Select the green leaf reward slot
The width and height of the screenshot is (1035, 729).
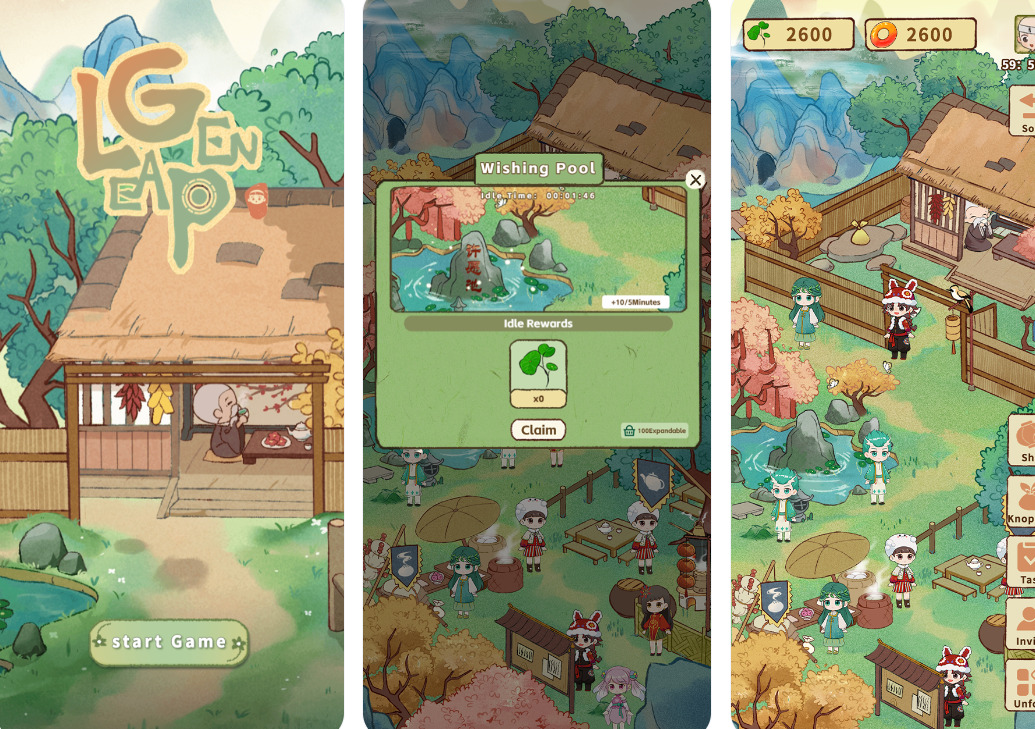[538, 367]
